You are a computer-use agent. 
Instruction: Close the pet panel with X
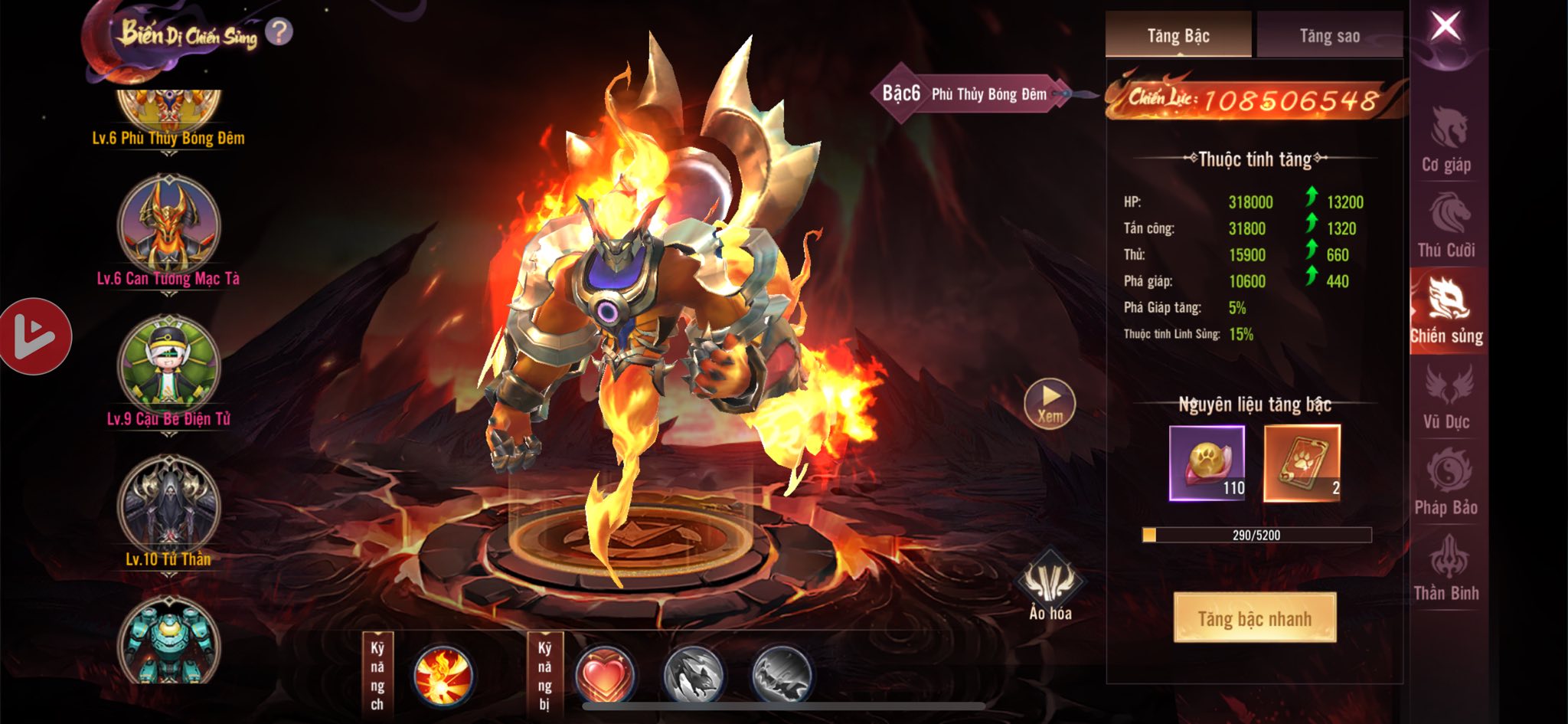click(x=1445, y=27)
